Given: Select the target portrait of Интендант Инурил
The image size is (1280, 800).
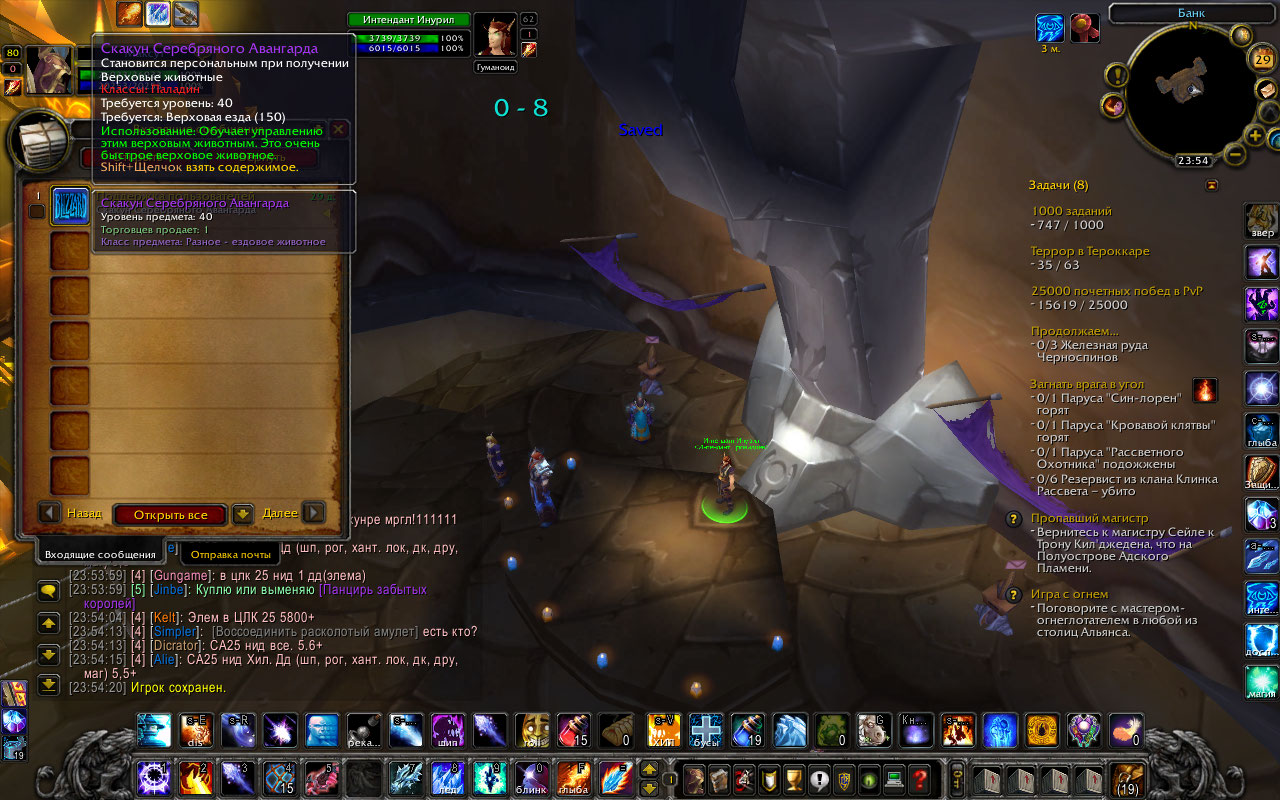Looking at the screenshot, I should tap(494, 37).
